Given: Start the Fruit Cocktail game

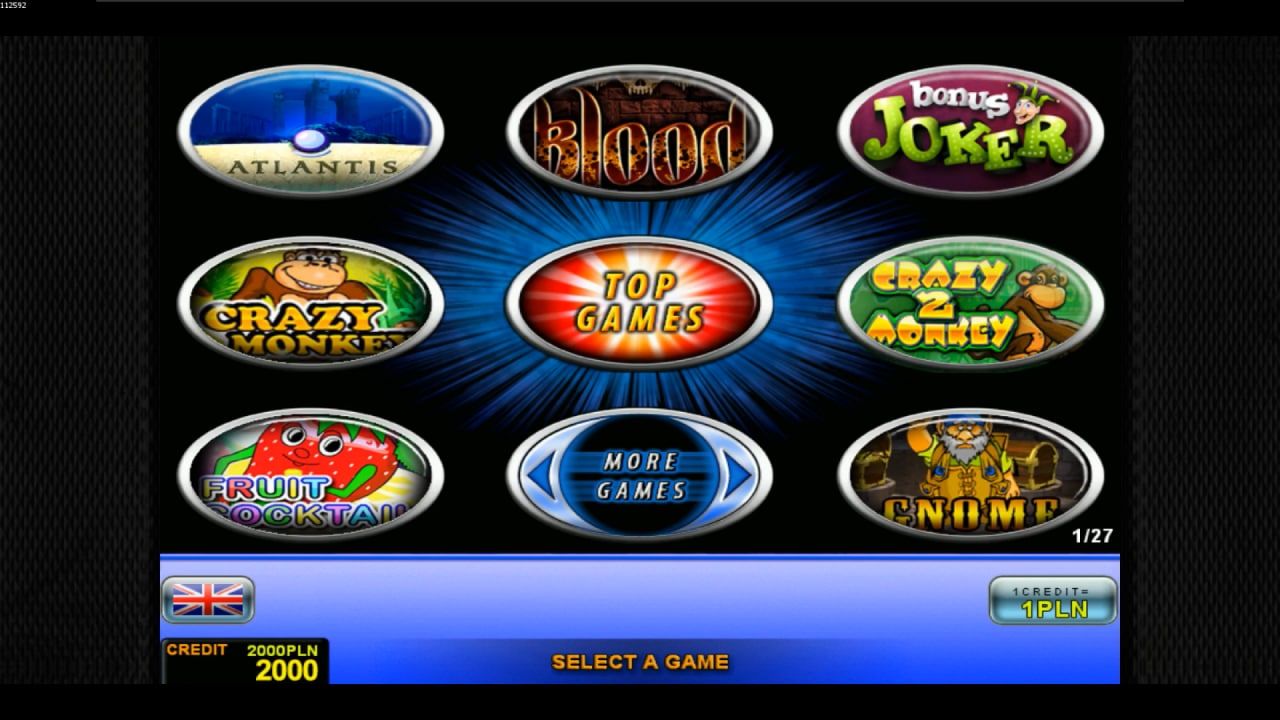Looking at the screenshot, I should [310, 475].
